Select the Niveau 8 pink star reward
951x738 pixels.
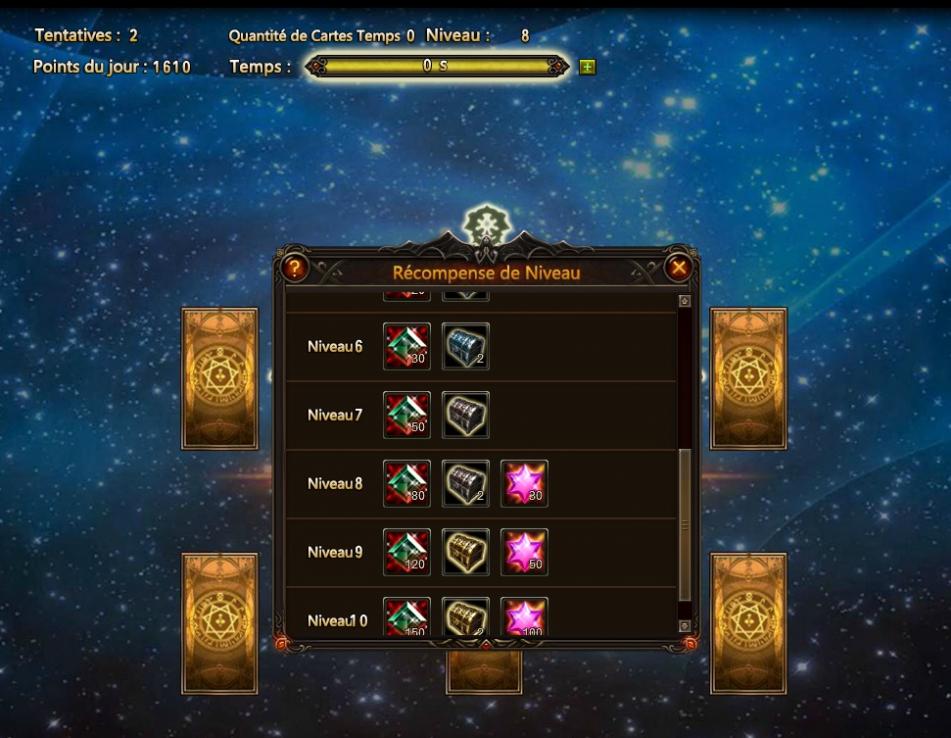point(524,484)
